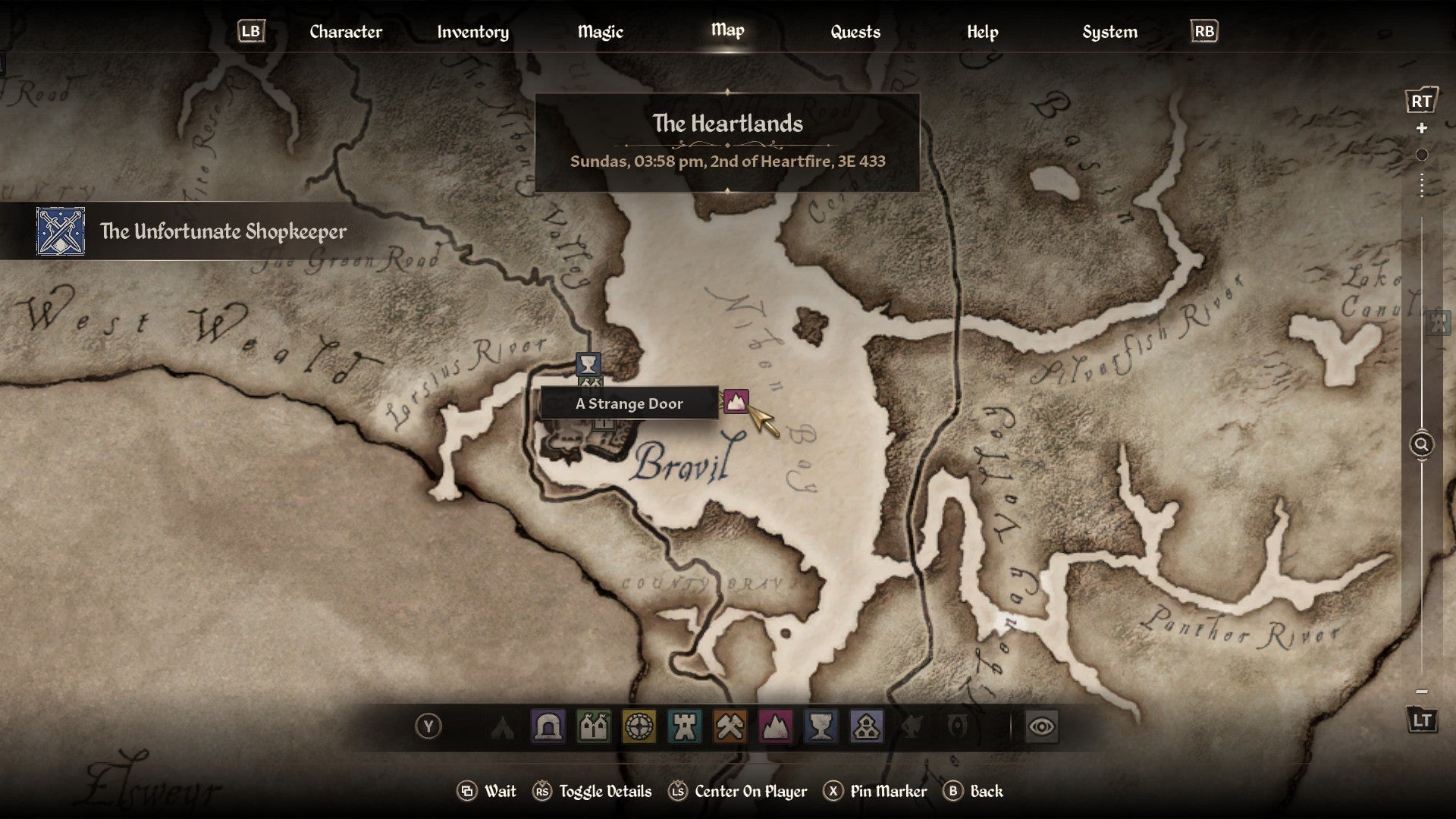Screen dimensions: 1456x819
Task: Open the Inventory tab
Action: pos(472,32)
